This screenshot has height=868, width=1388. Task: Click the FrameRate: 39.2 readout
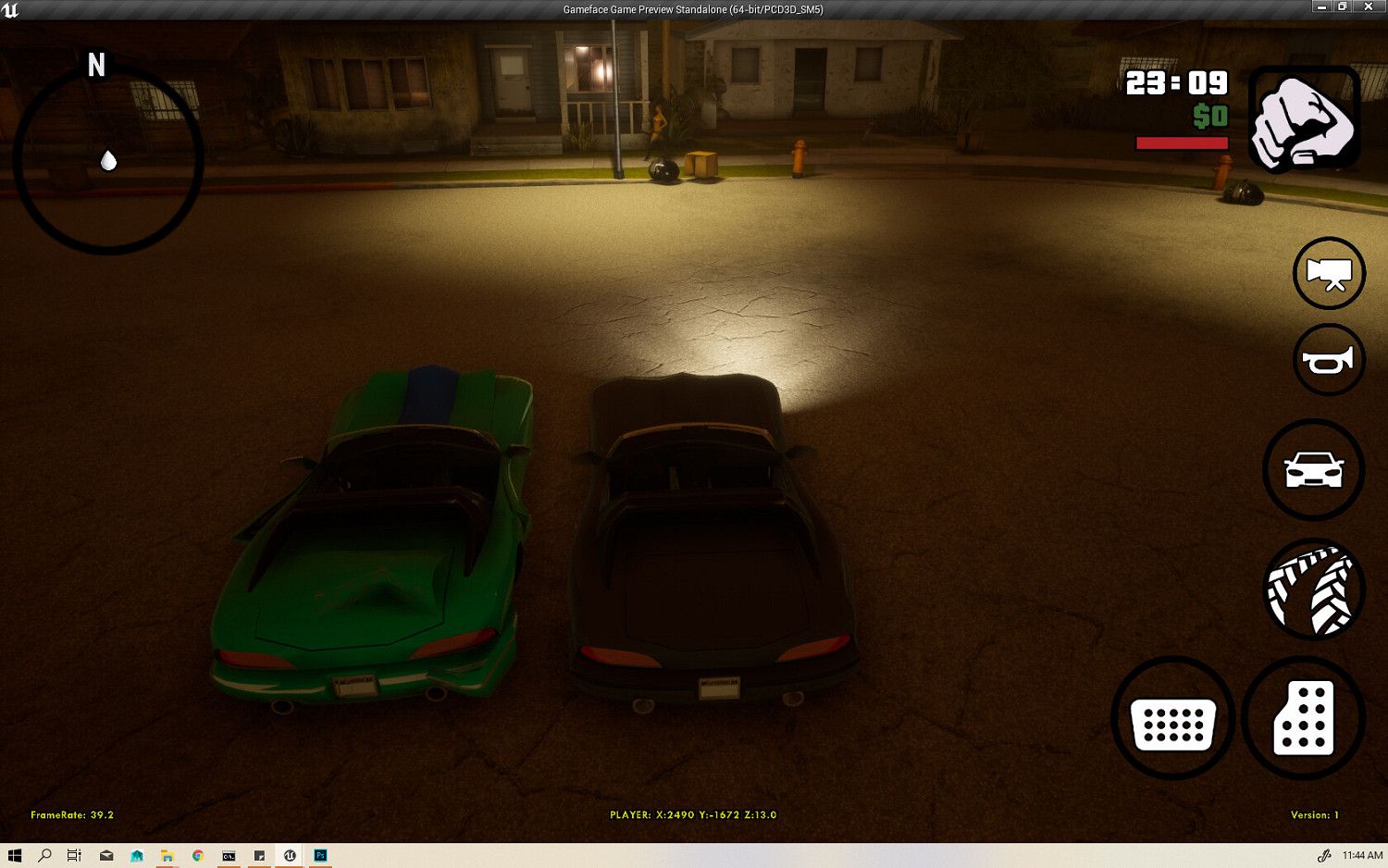point(71,815)
